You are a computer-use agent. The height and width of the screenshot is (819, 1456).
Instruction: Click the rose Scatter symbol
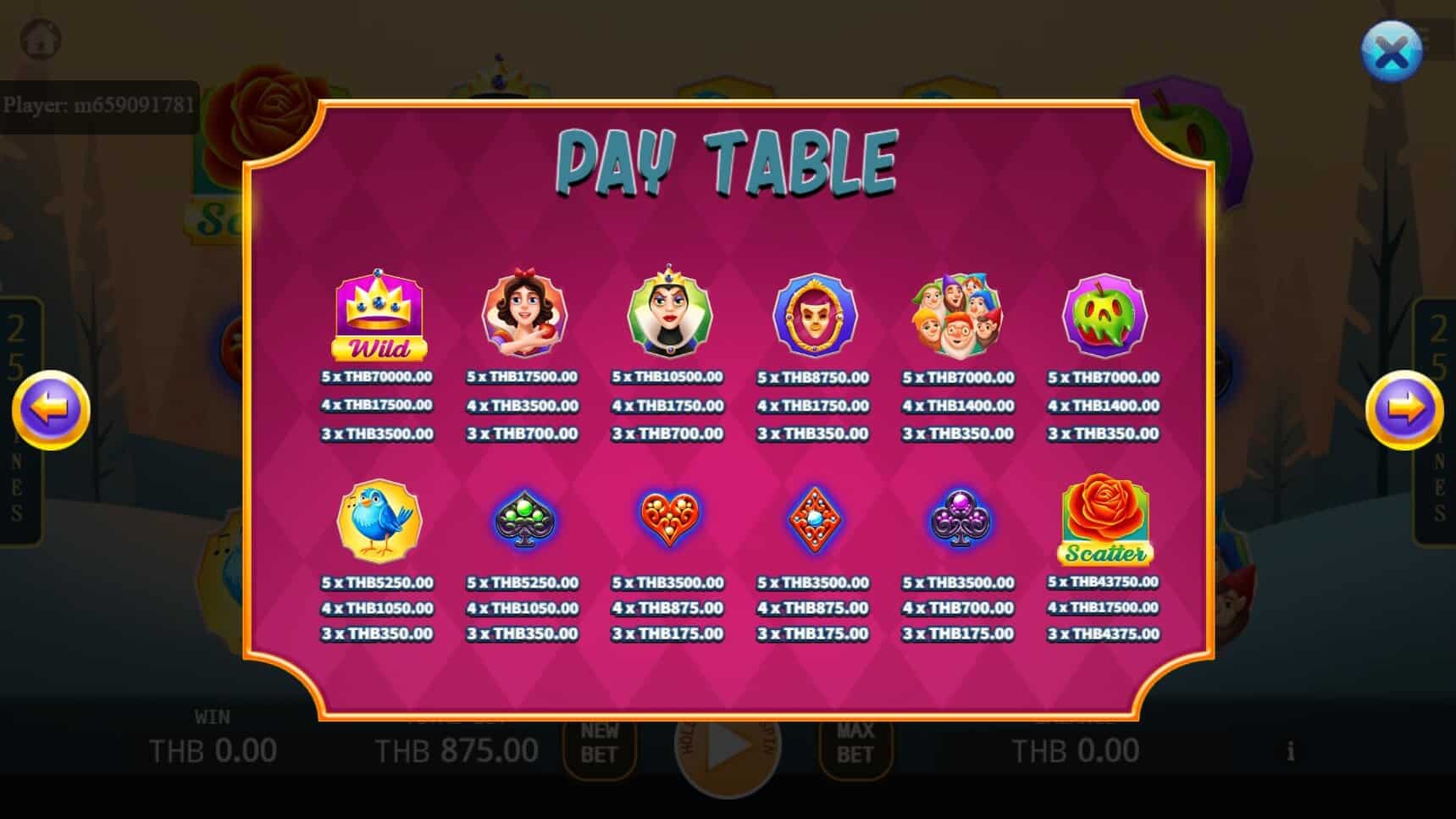coord(1102,520)
